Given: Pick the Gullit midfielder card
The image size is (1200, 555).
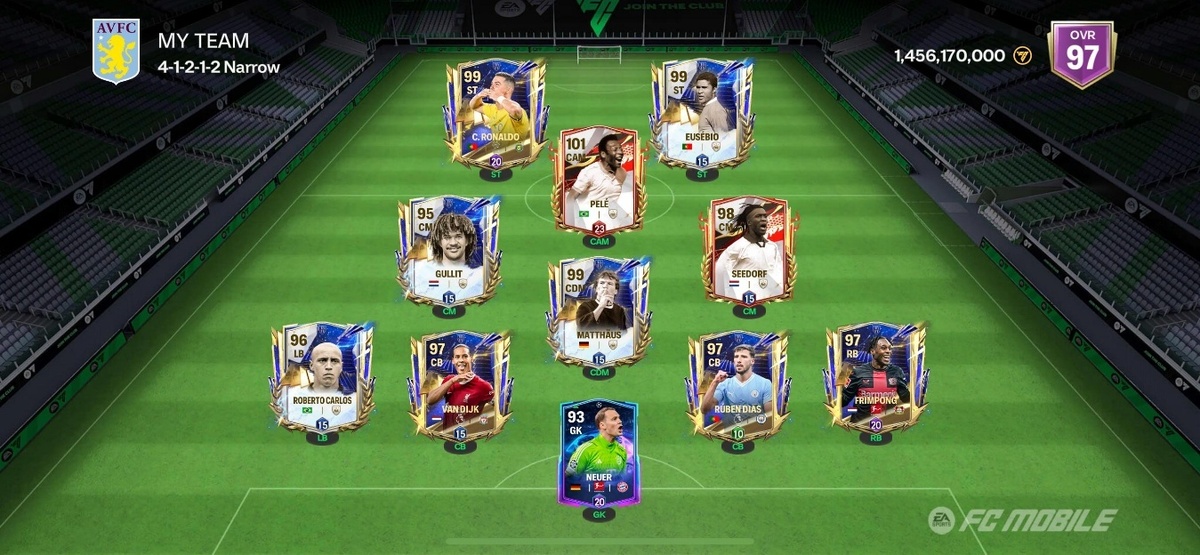Looking at the screenshot, I should 448,250.
